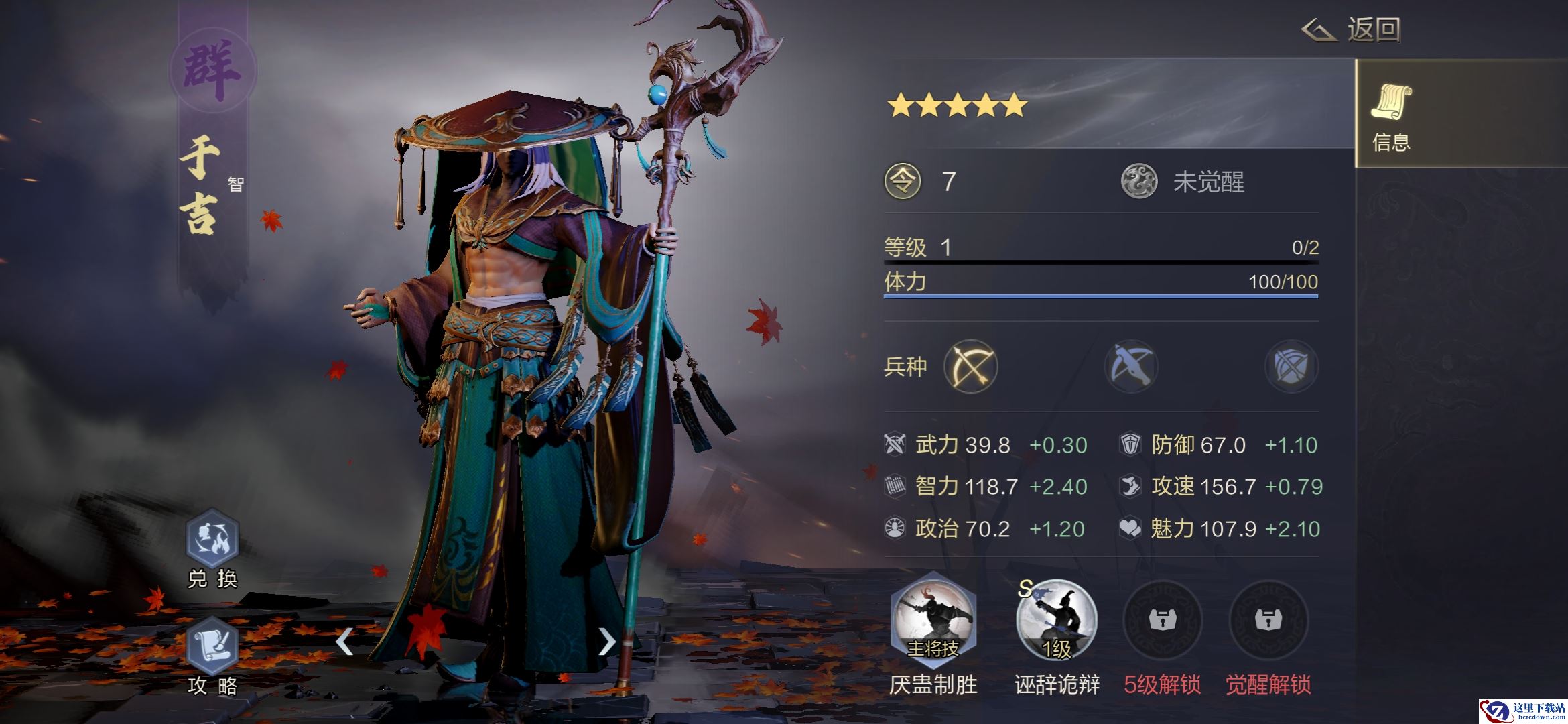Go back using the 返回 button
This screenshot has height=724, width=1568.
click(1352, 30)
